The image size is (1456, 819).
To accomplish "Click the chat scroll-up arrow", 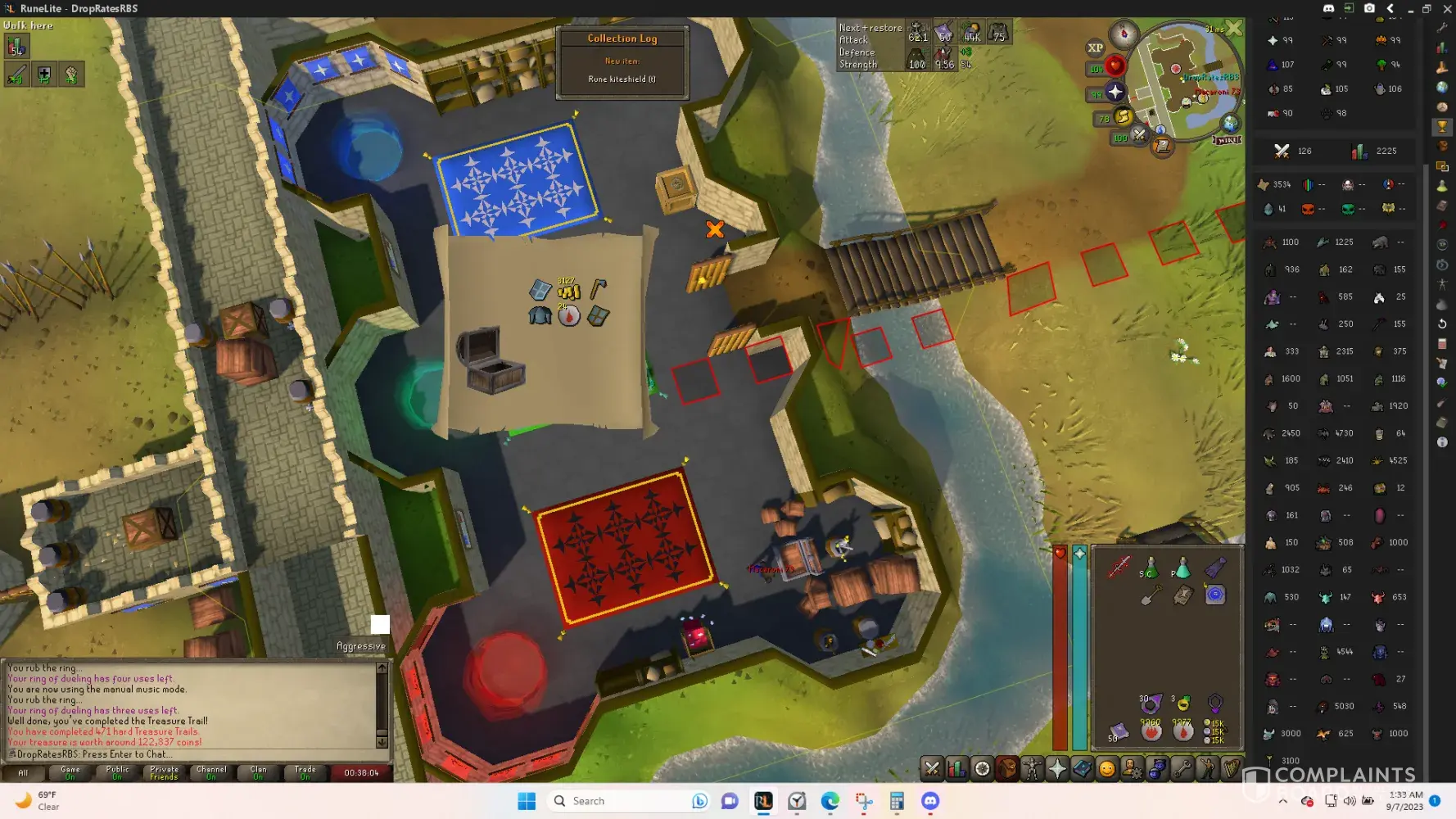I will click(382, 668).
